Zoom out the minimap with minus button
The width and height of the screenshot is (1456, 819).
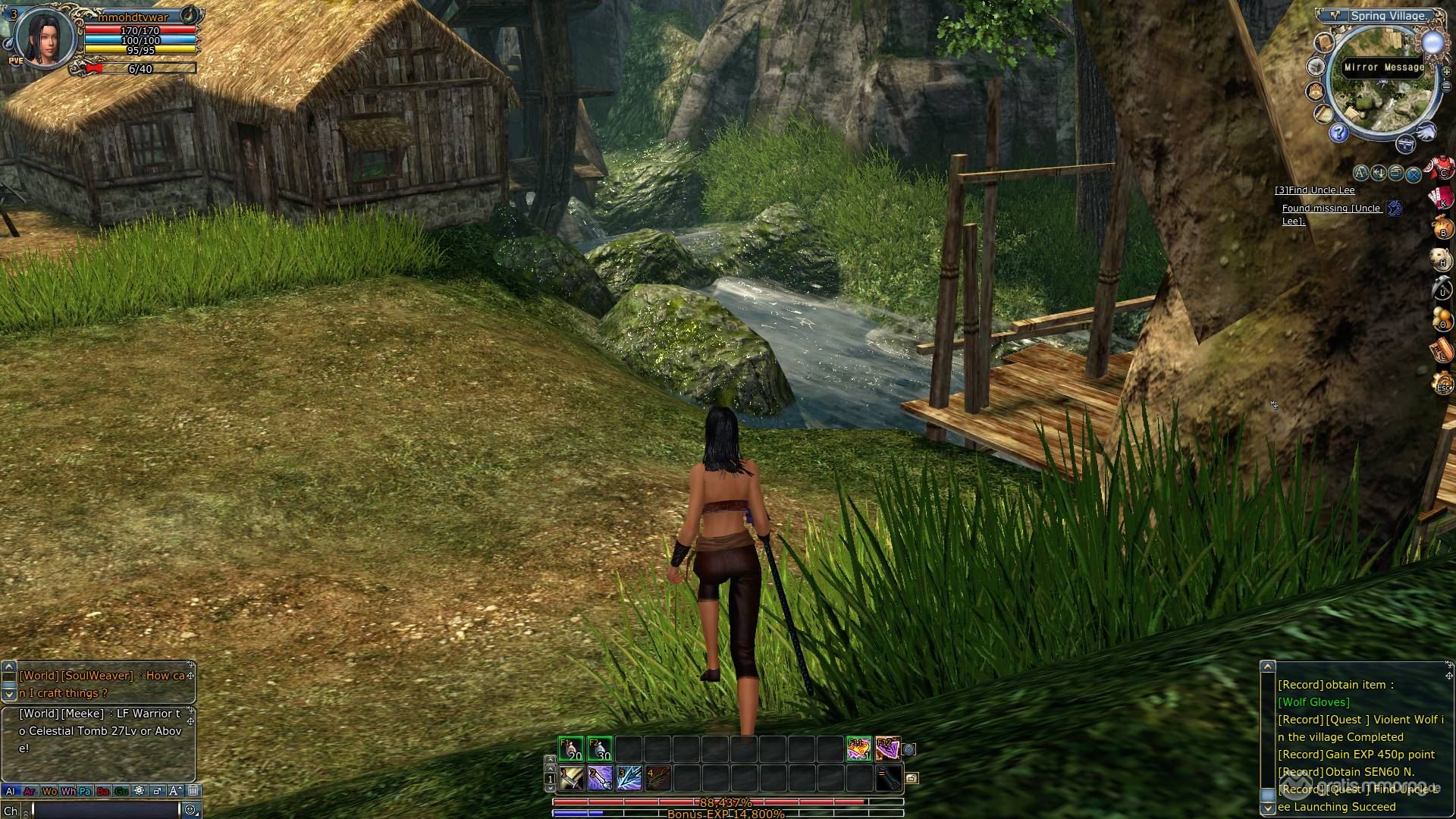tap(1446, 86)
